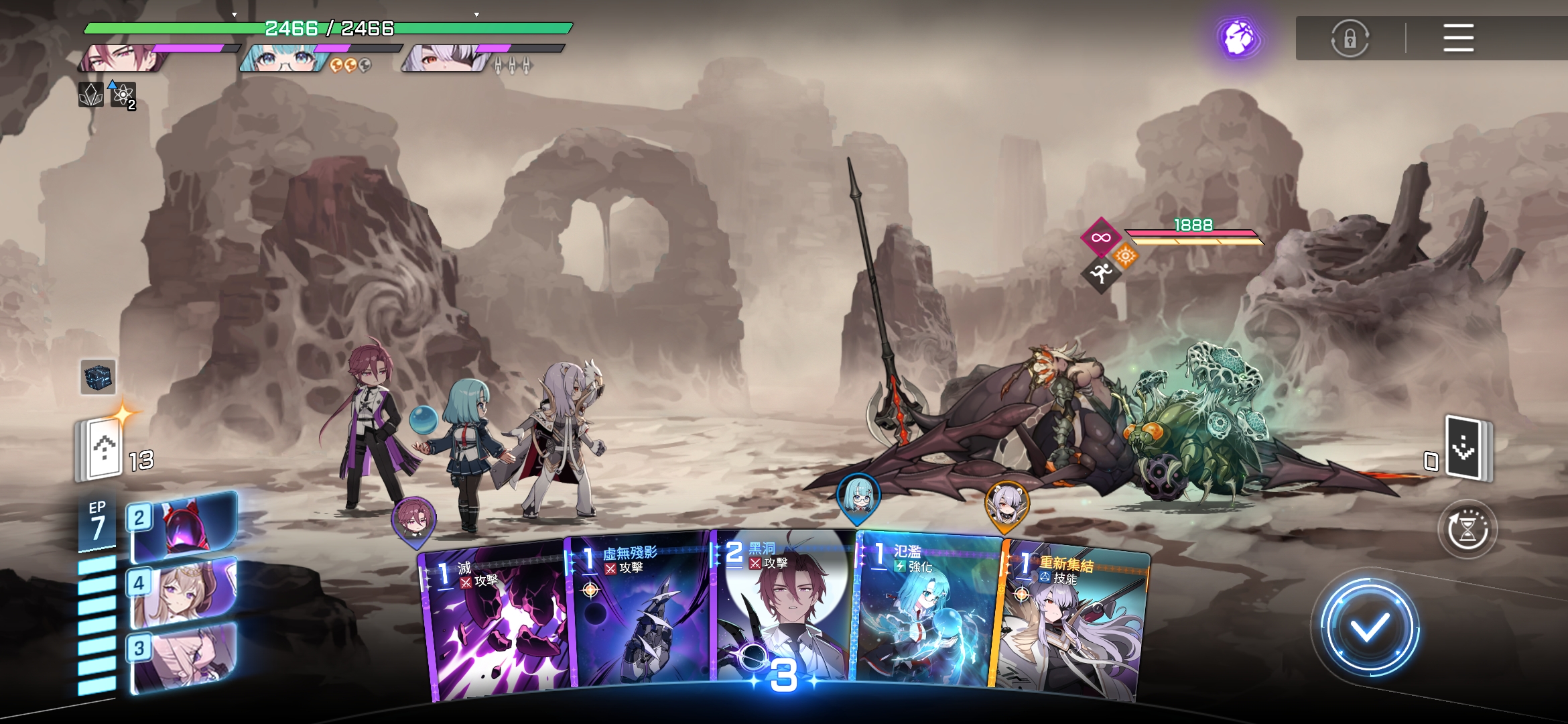1568x724 pixels.
Task: Inspect the enemy's infinity action counter
Action: tap(1100, 237)
